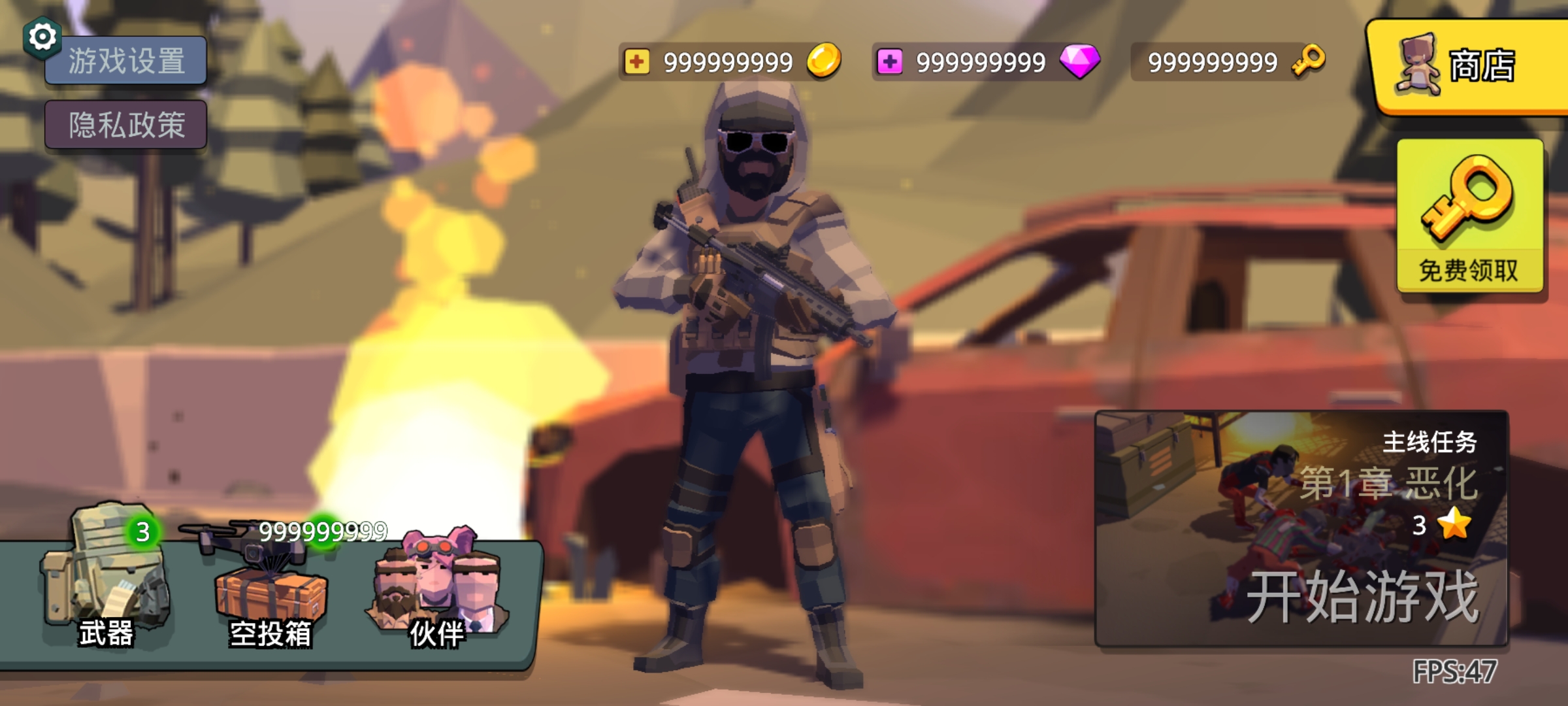Click the gear settings icon

(x=42, y=37)
